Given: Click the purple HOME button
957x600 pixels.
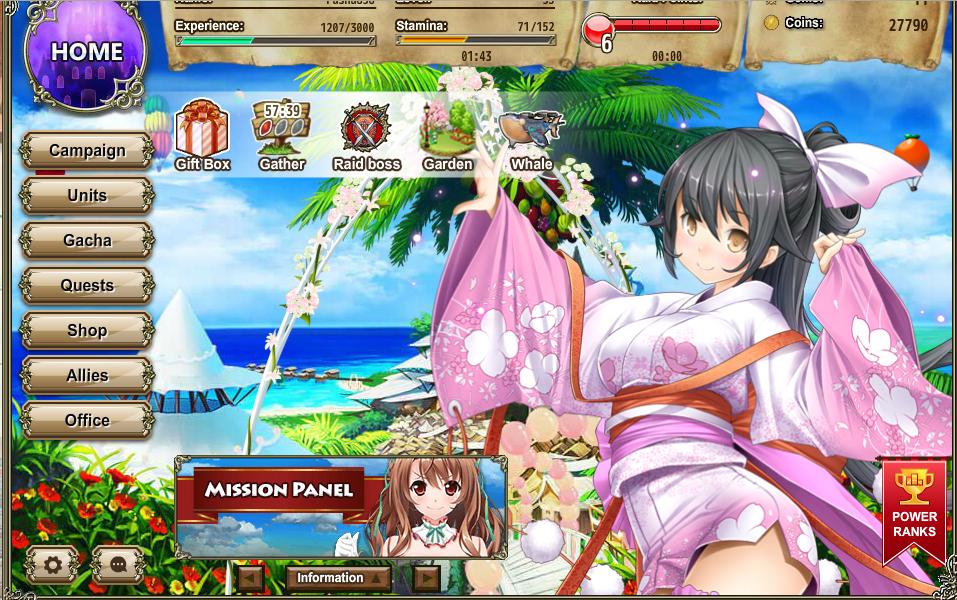Looking at the screenshot, I should coord(87,52).
